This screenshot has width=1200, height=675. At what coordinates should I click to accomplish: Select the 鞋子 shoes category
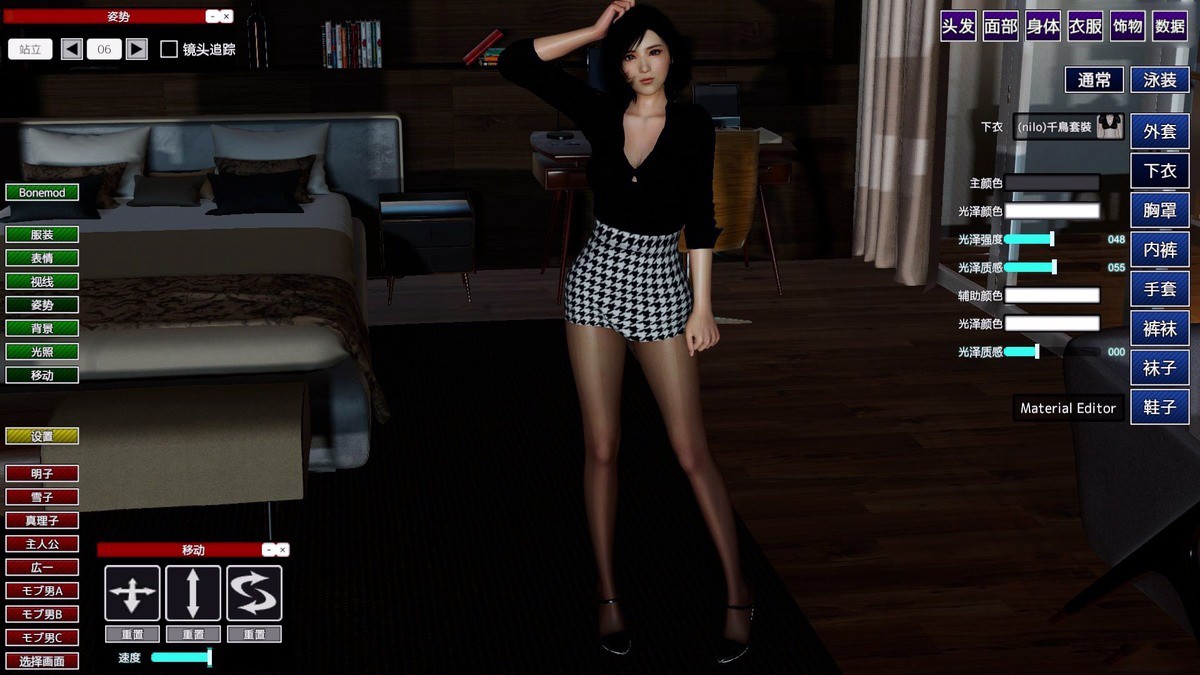pyautogui.click(x=1160, y=407)
